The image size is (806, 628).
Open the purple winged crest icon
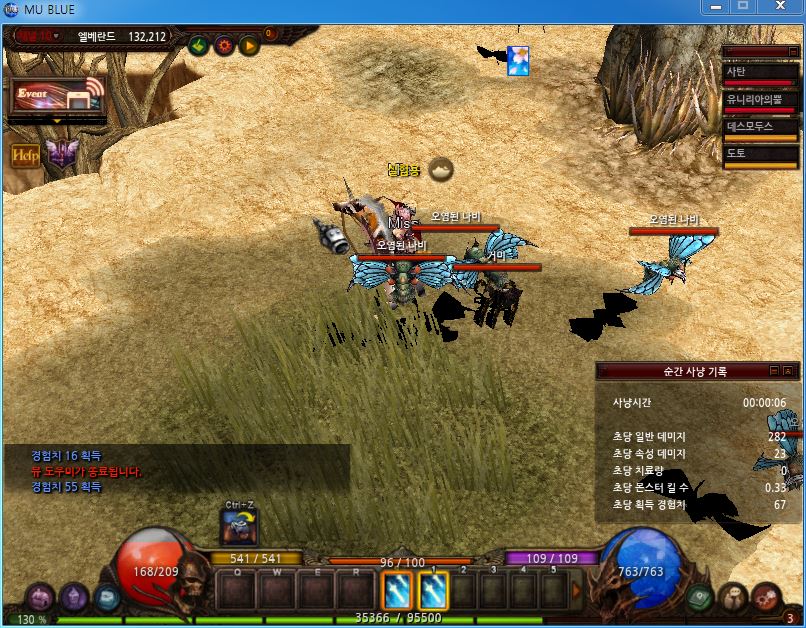click(61, 153)
